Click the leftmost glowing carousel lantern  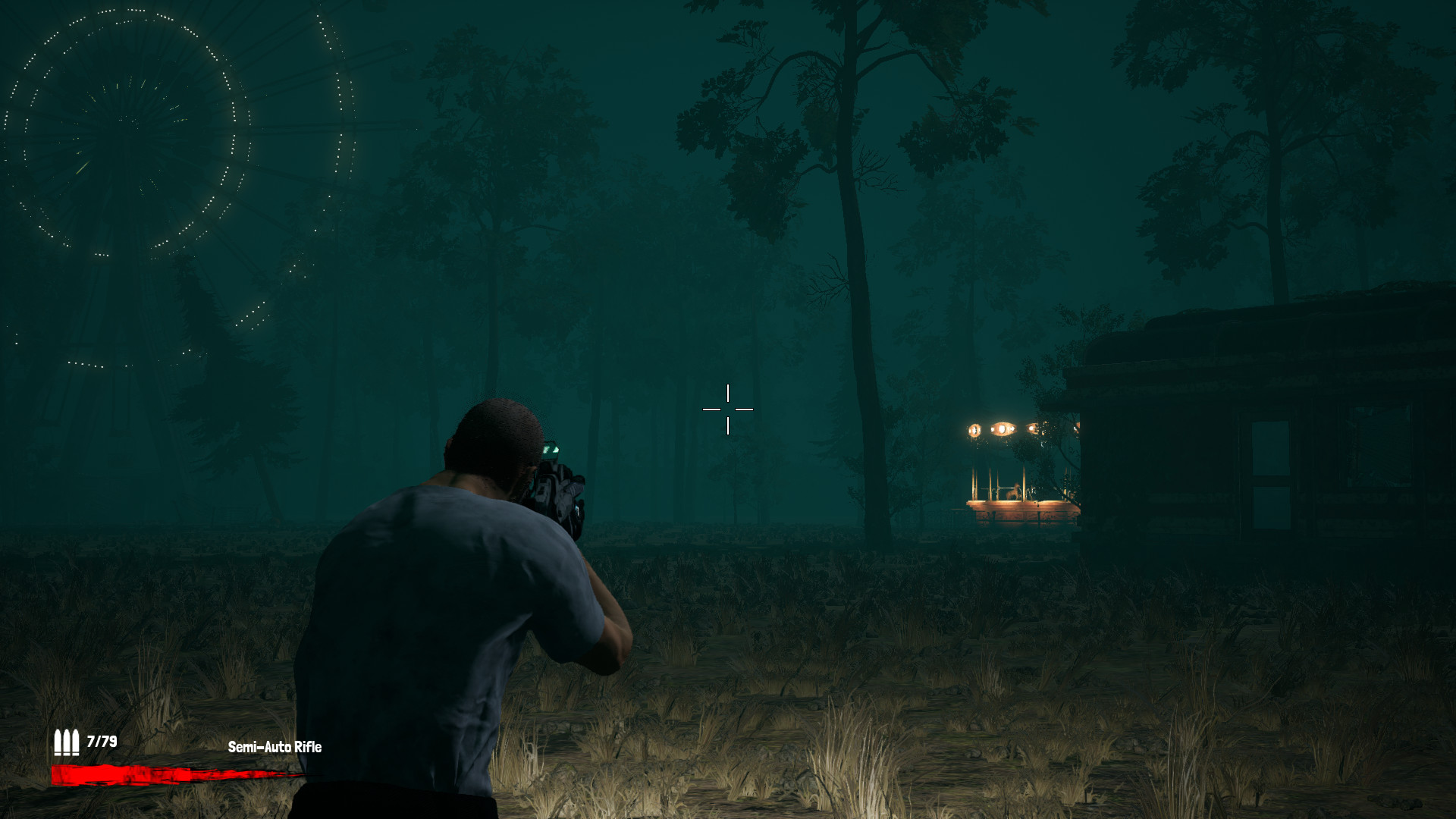pos(974,429)
